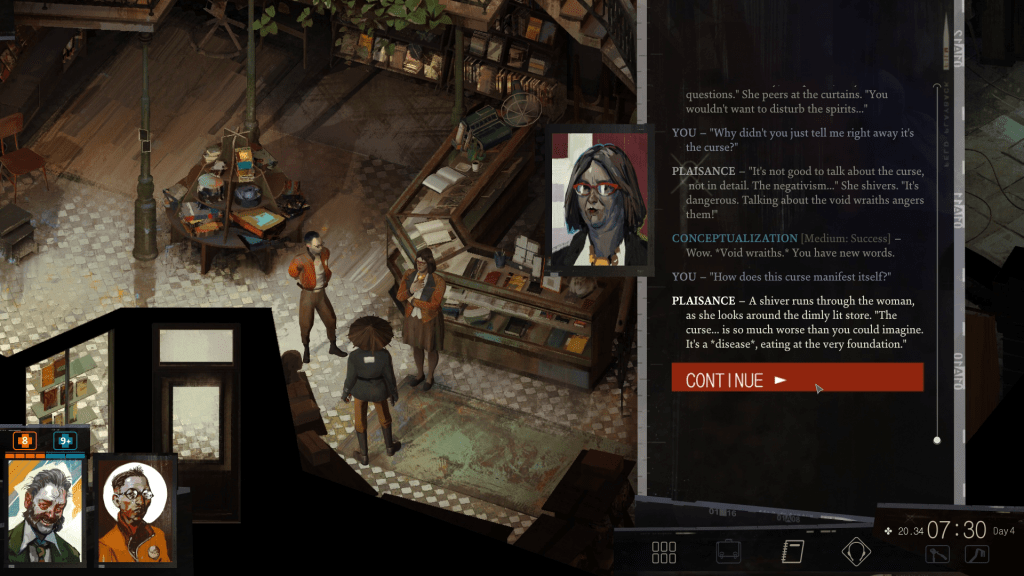
Task: Open the journal notebook icon
Action: point(793,552)
